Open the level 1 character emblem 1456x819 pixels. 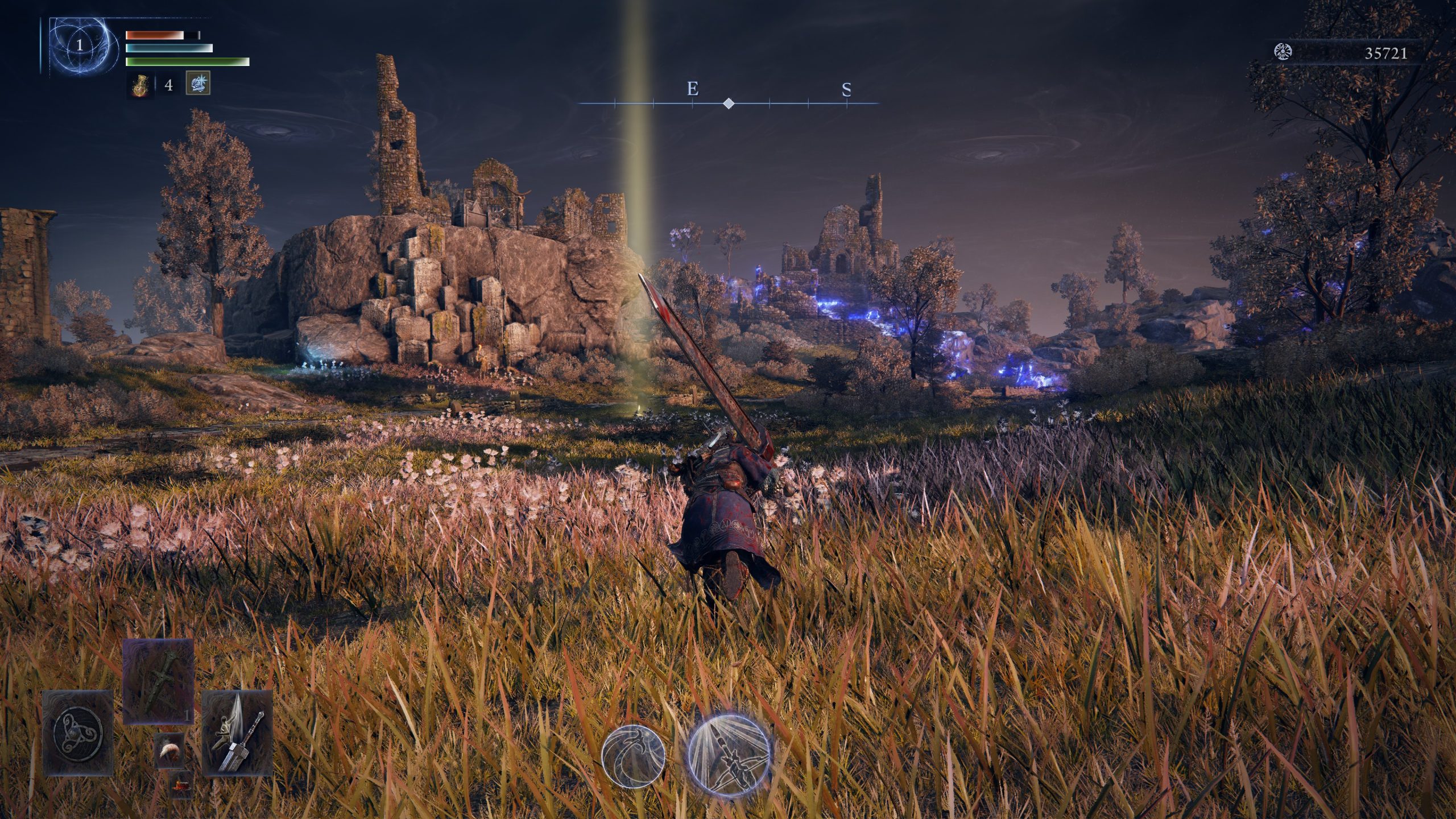(80, 45)
